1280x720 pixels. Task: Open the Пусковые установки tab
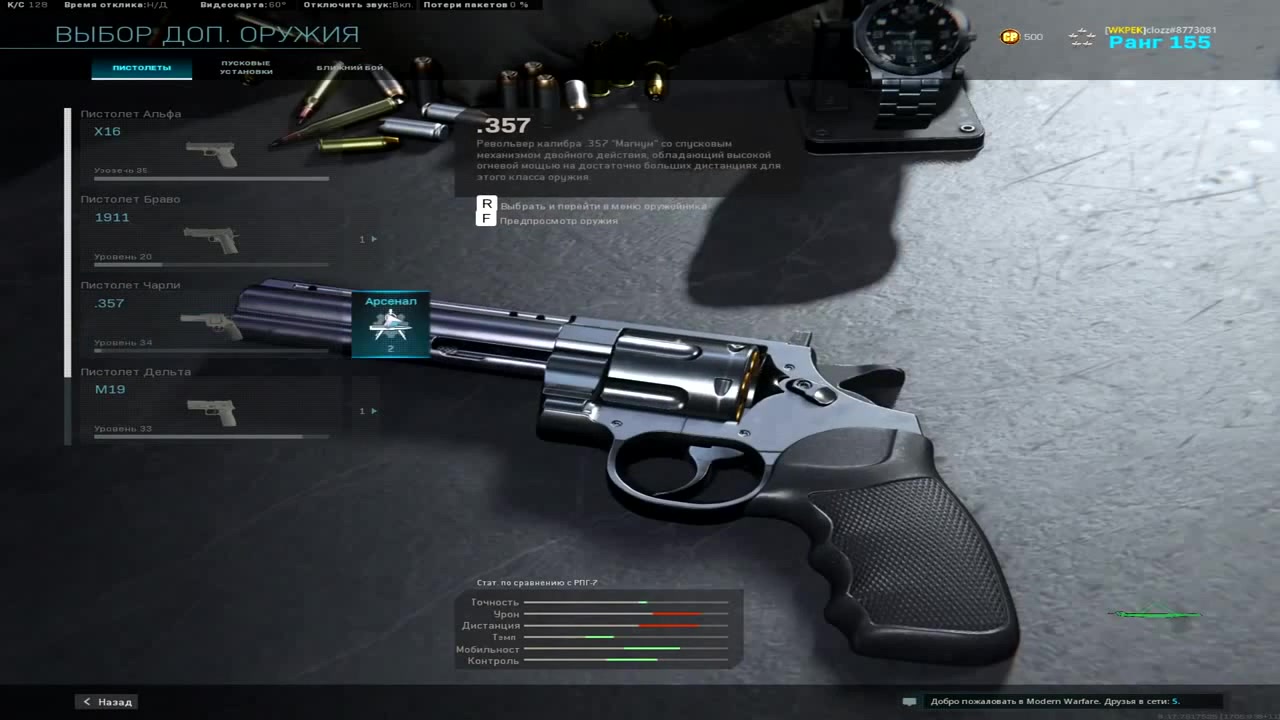click(246, 68)
